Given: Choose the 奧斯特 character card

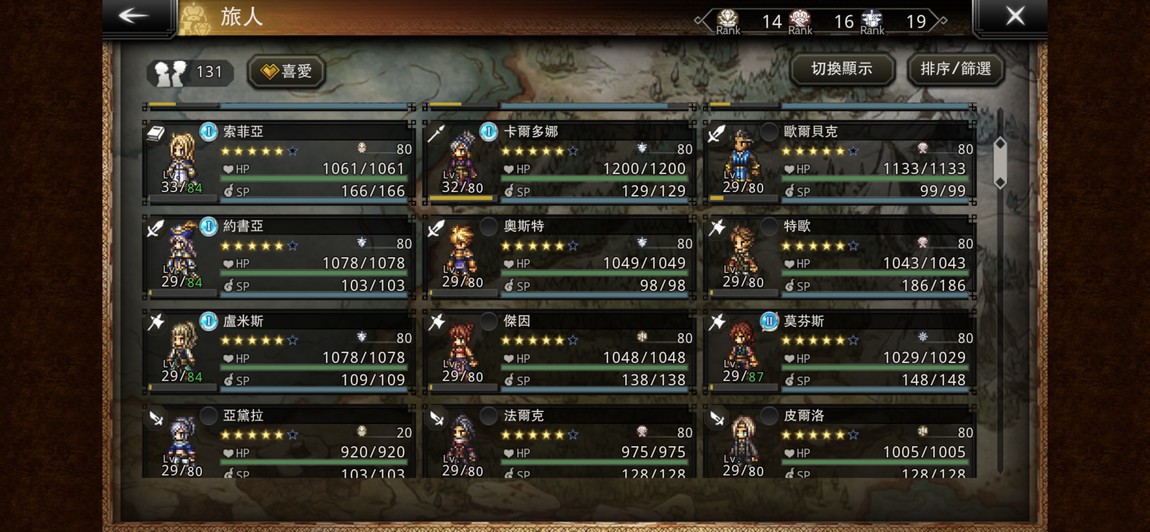Looking at the screenshot, I should 559,256.
